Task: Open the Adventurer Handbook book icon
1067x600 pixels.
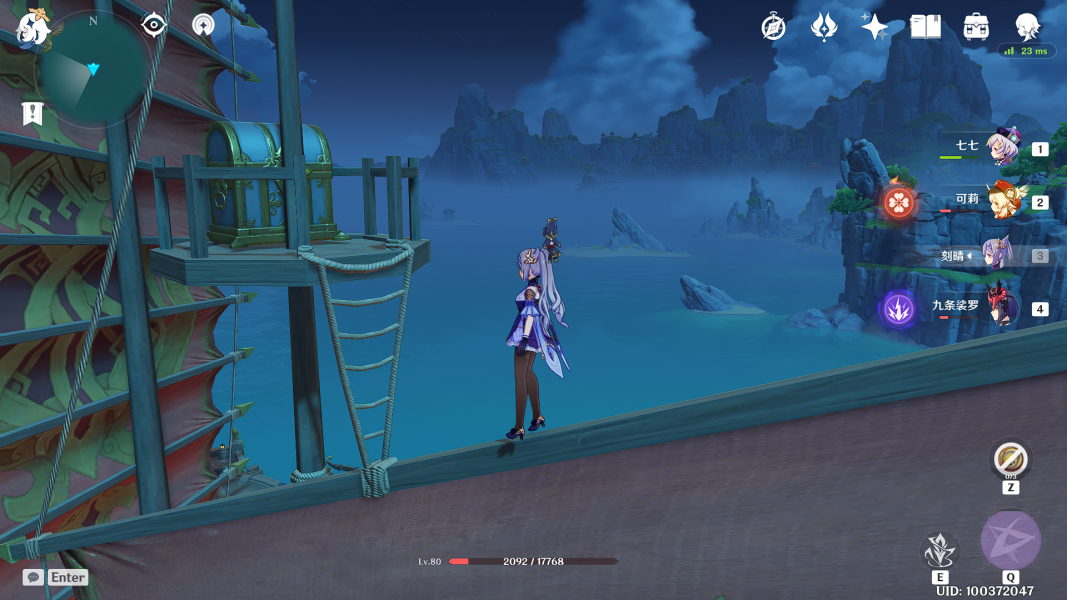Action: click(x=925, y=27)
